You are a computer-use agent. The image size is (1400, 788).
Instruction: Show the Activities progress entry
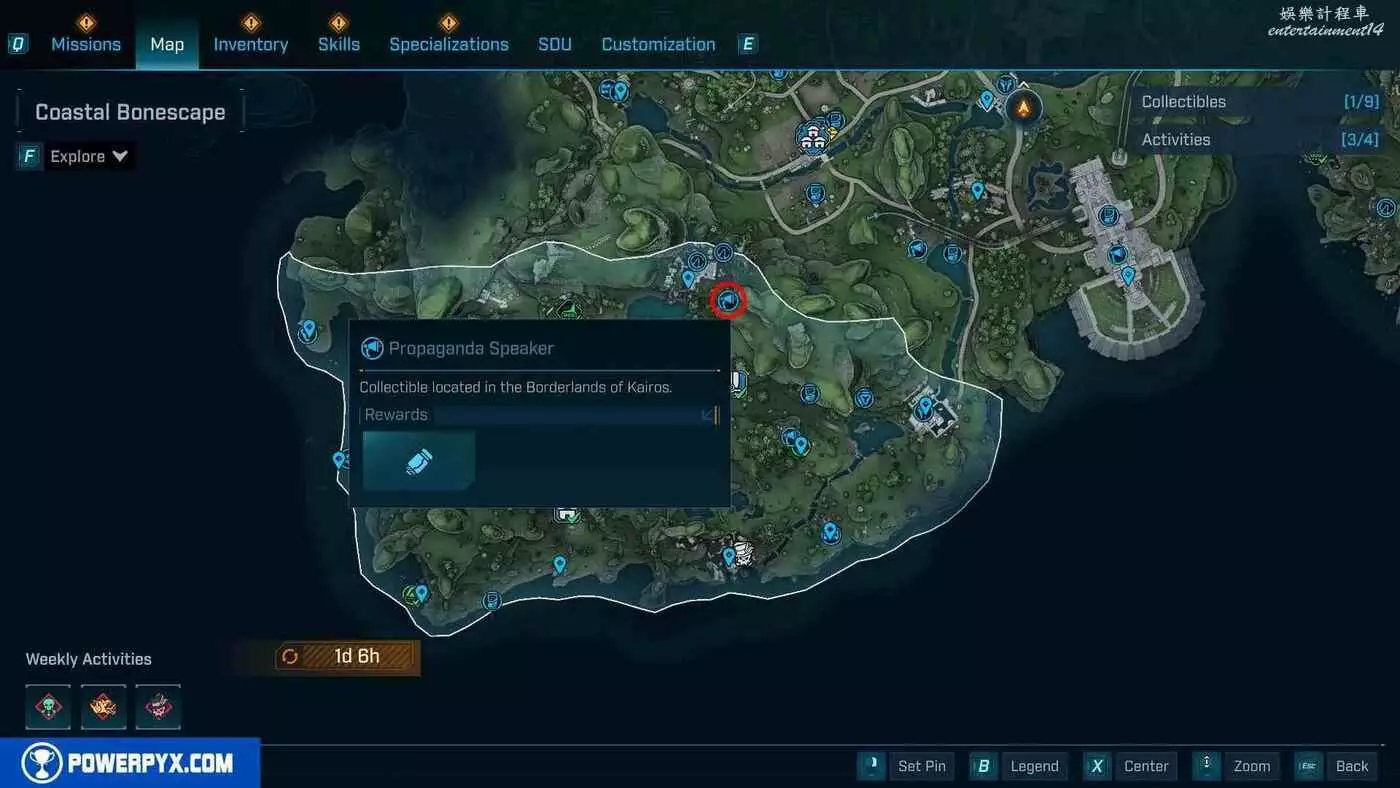(1260, 140)
